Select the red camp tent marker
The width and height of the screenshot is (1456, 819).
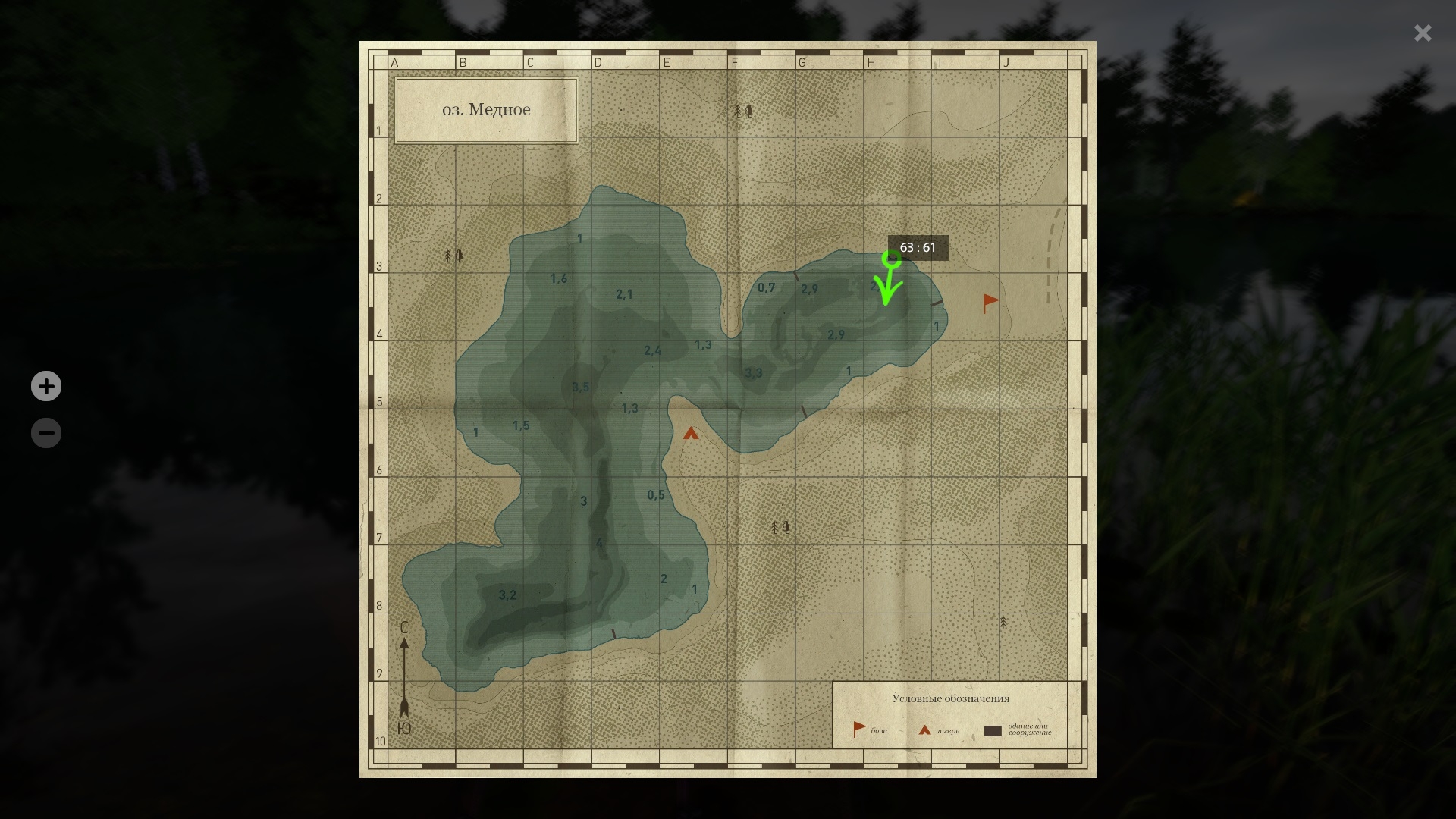690,434
